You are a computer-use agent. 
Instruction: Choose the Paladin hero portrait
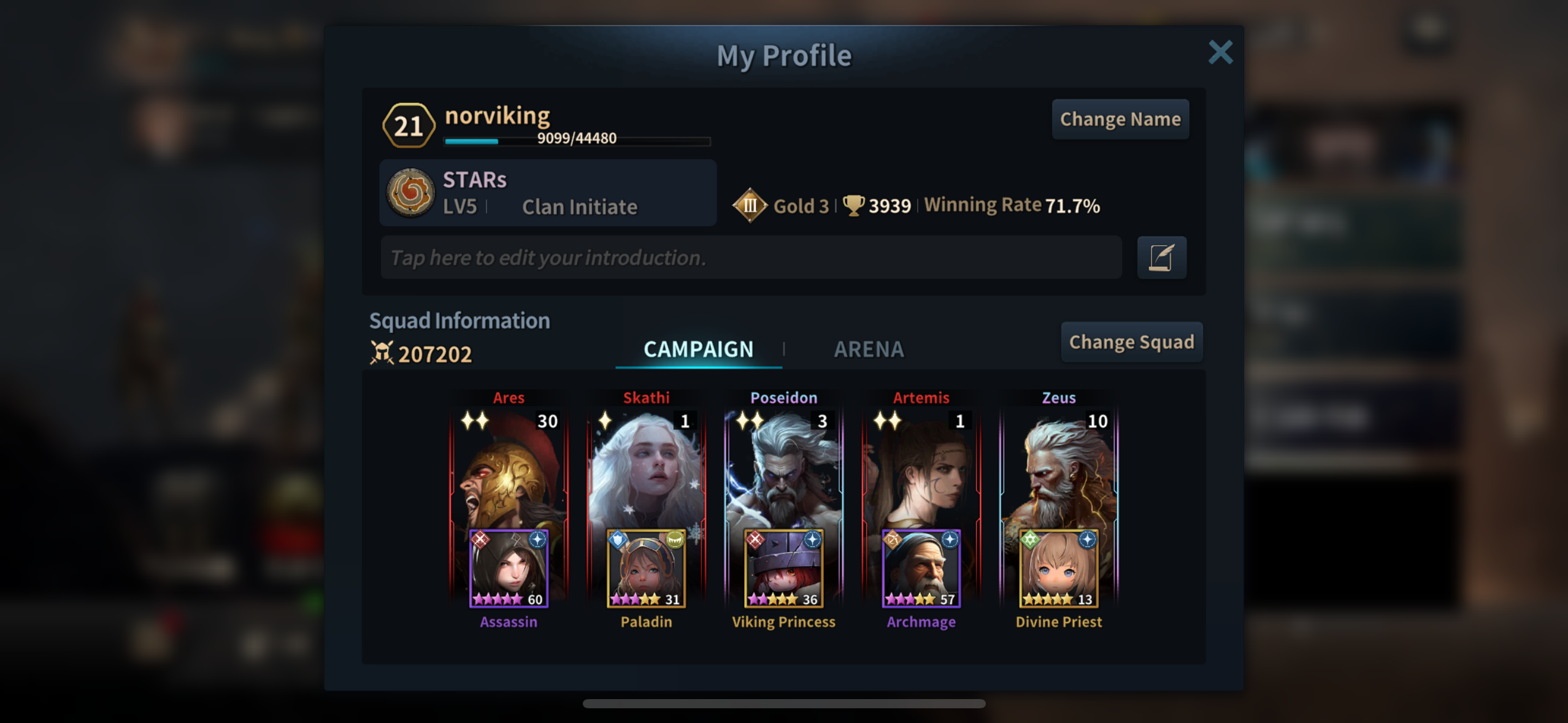coord(646,568)
